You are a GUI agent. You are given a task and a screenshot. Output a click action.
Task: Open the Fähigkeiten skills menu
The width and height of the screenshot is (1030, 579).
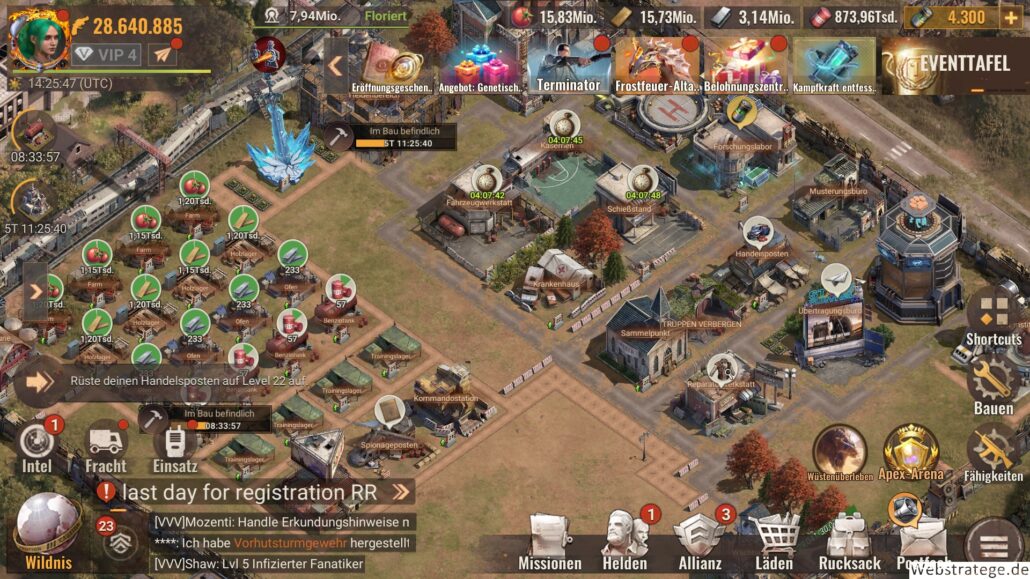[993, 453]
